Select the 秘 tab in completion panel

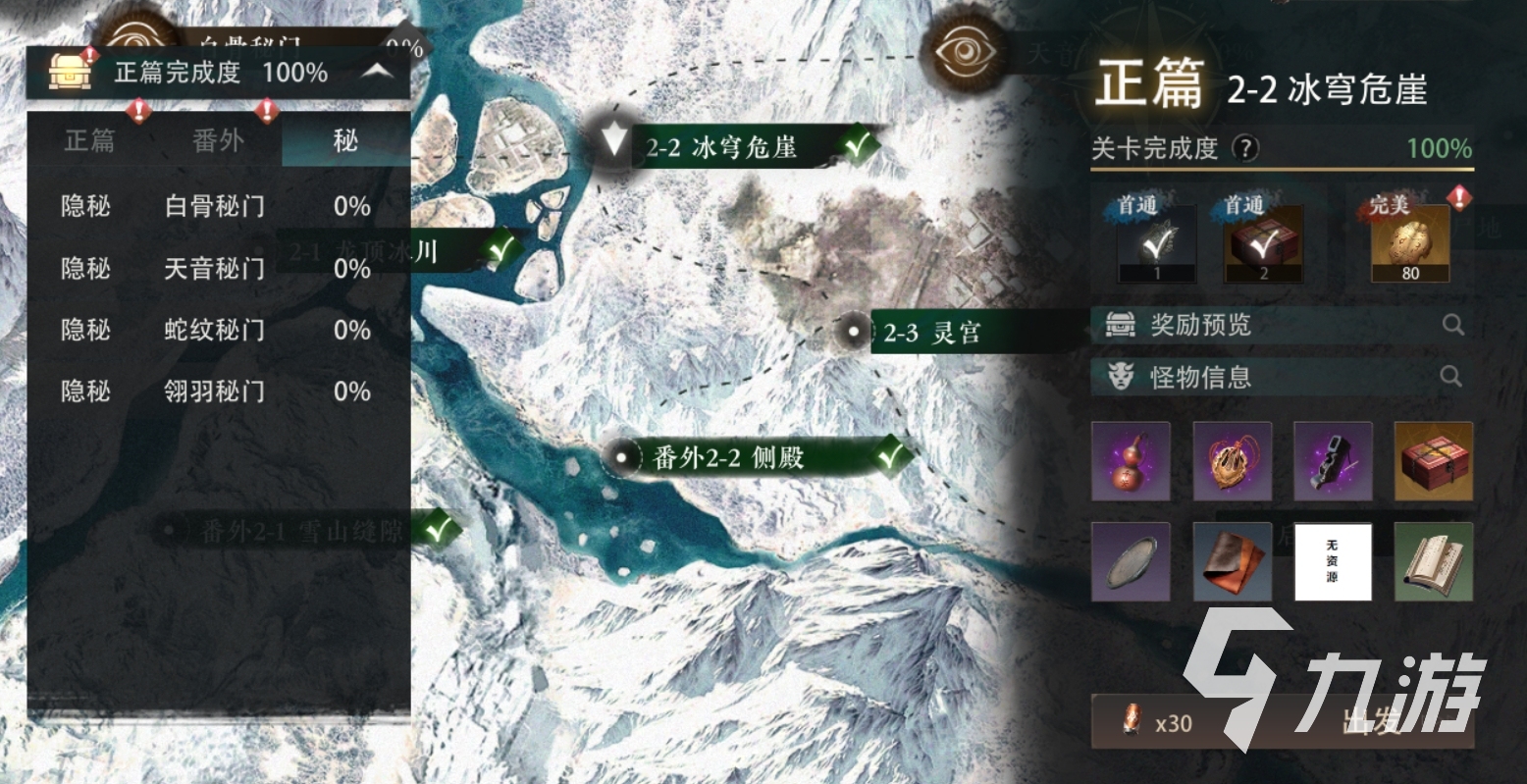343,140
